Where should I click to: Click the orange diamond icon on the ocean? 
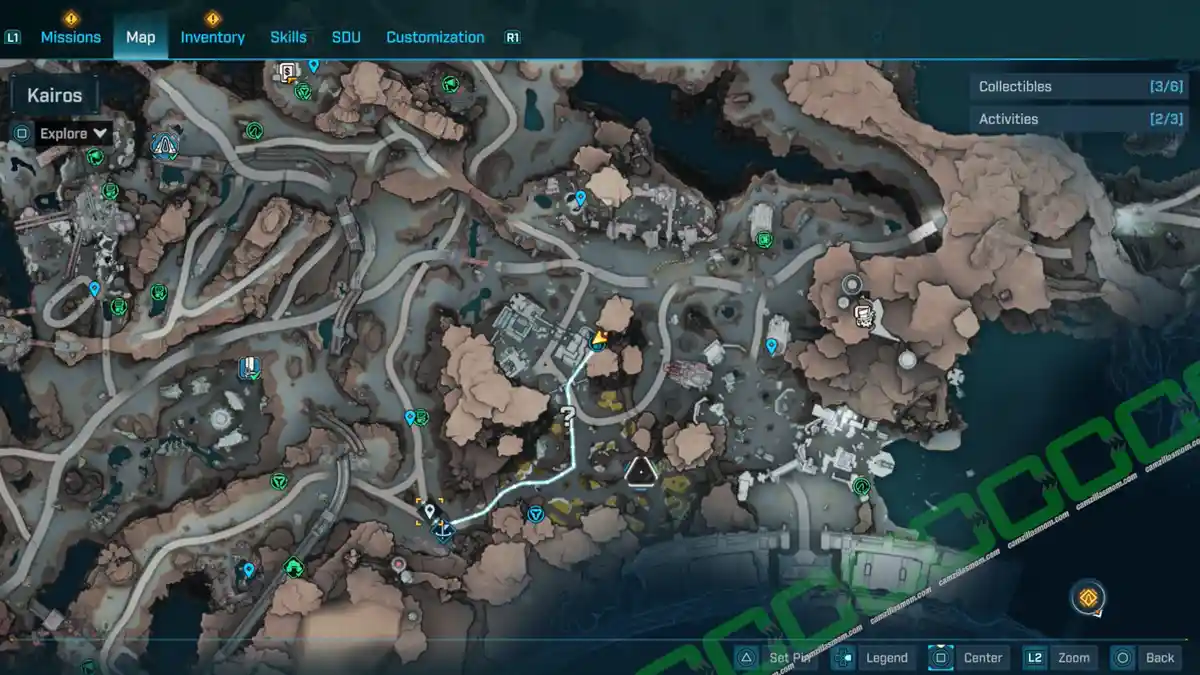point(1087,599)
